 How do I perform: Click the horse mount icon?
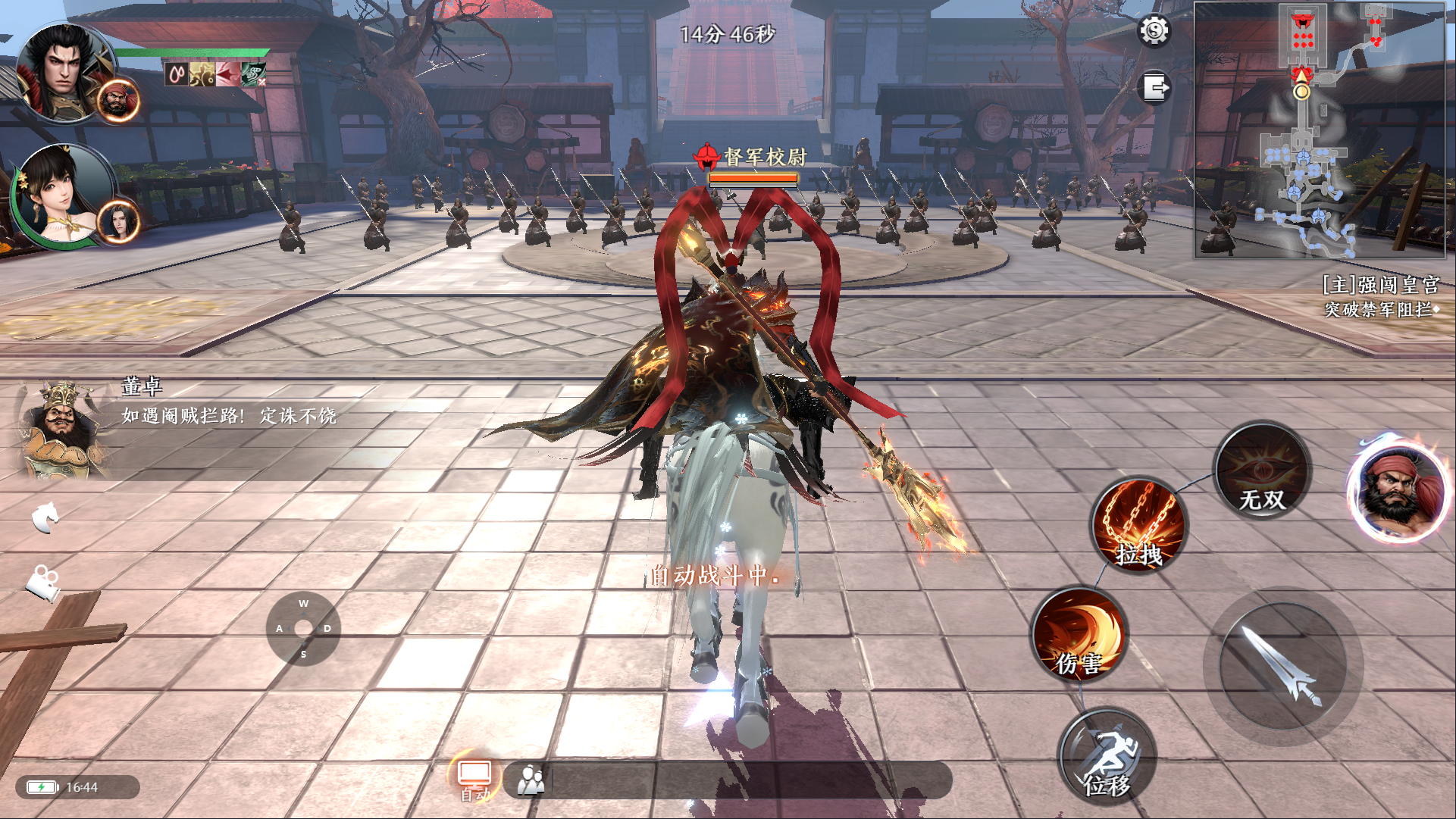tap(45, 517)
